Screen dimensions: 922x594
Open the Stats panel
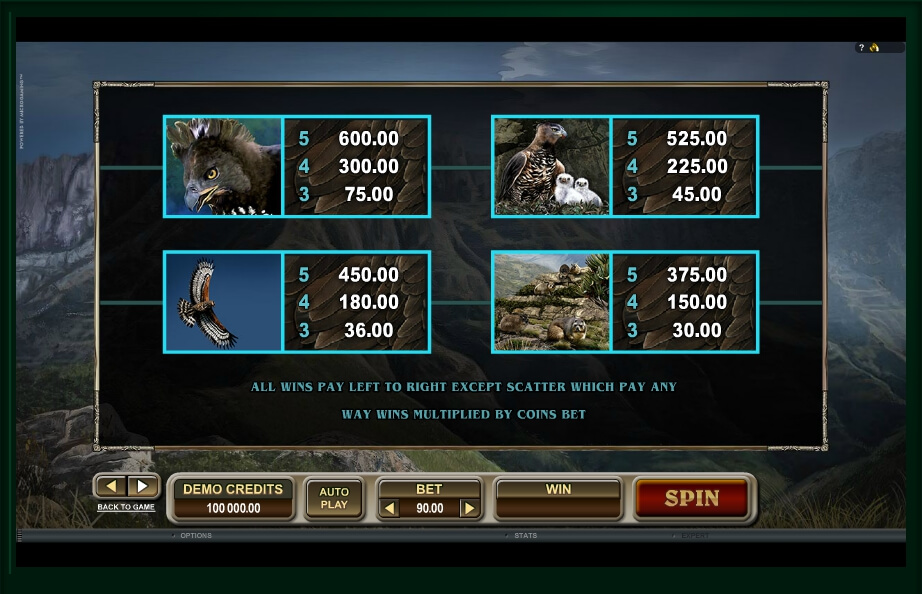(525, 536)
